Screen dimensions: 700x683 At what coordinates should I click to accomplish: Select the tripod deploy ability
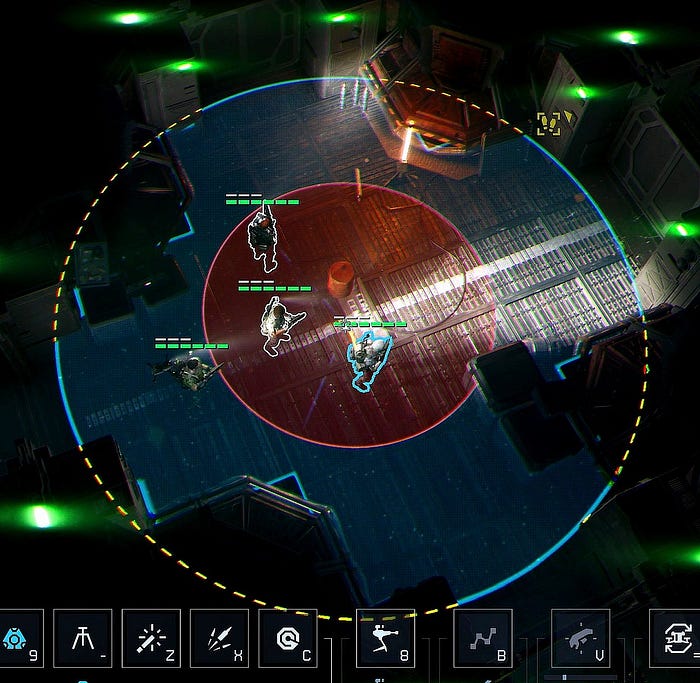tap(82, 637)
